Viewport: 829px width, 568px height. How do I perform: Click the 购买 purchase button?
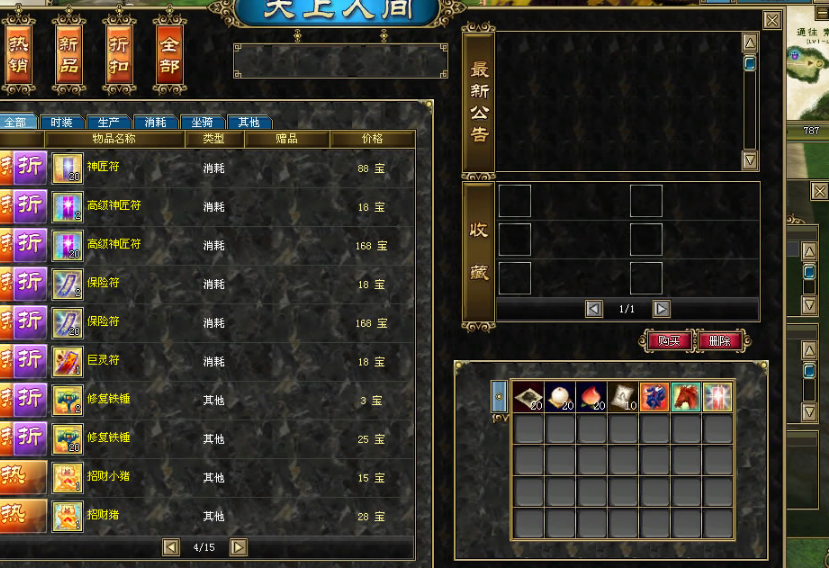click(666, 341)
